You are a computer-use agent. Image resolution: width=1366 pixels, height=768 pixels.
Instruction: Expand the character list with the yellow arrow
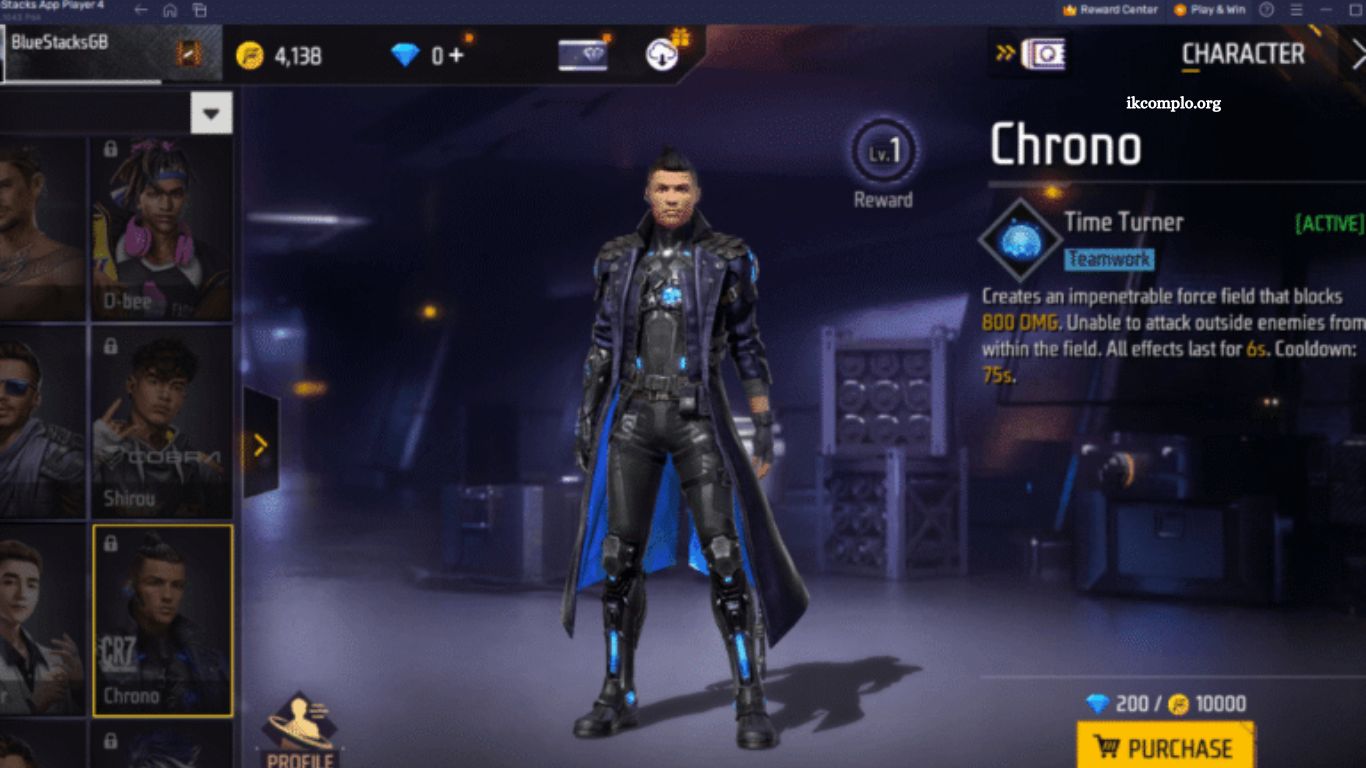coord(261,444)
